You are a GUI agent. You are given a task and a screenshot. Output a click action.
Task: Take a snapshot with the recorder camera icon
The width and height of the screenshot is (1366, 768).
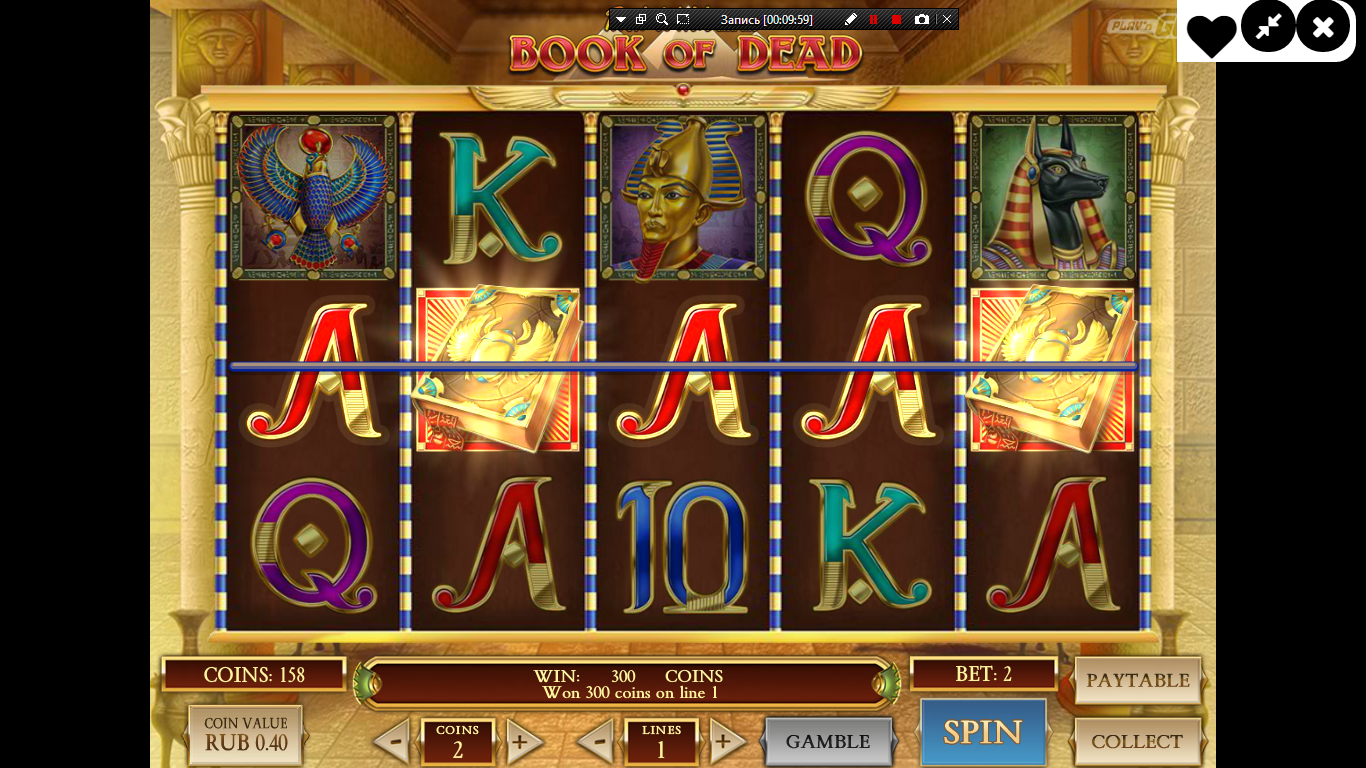coord(921,19)
